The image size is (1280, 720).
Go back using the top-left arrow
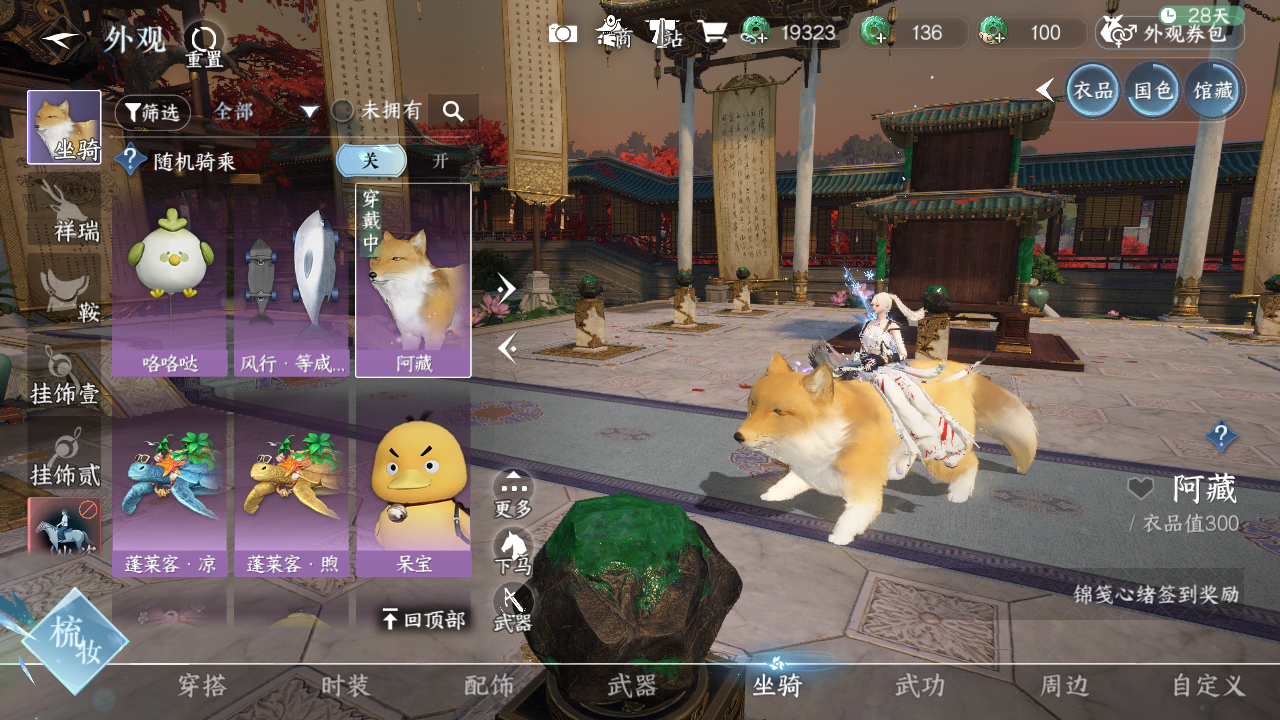(x=62, y=41)
